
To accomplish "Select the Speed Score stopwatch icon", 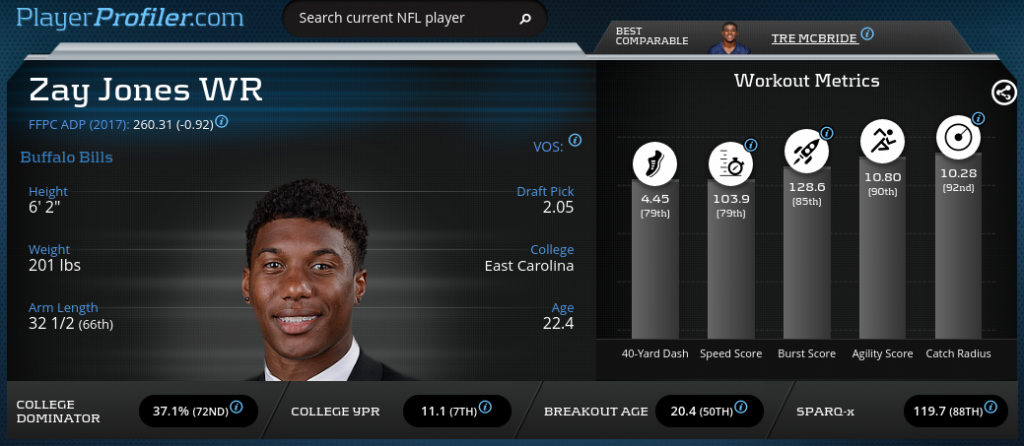I will (731, 163).
